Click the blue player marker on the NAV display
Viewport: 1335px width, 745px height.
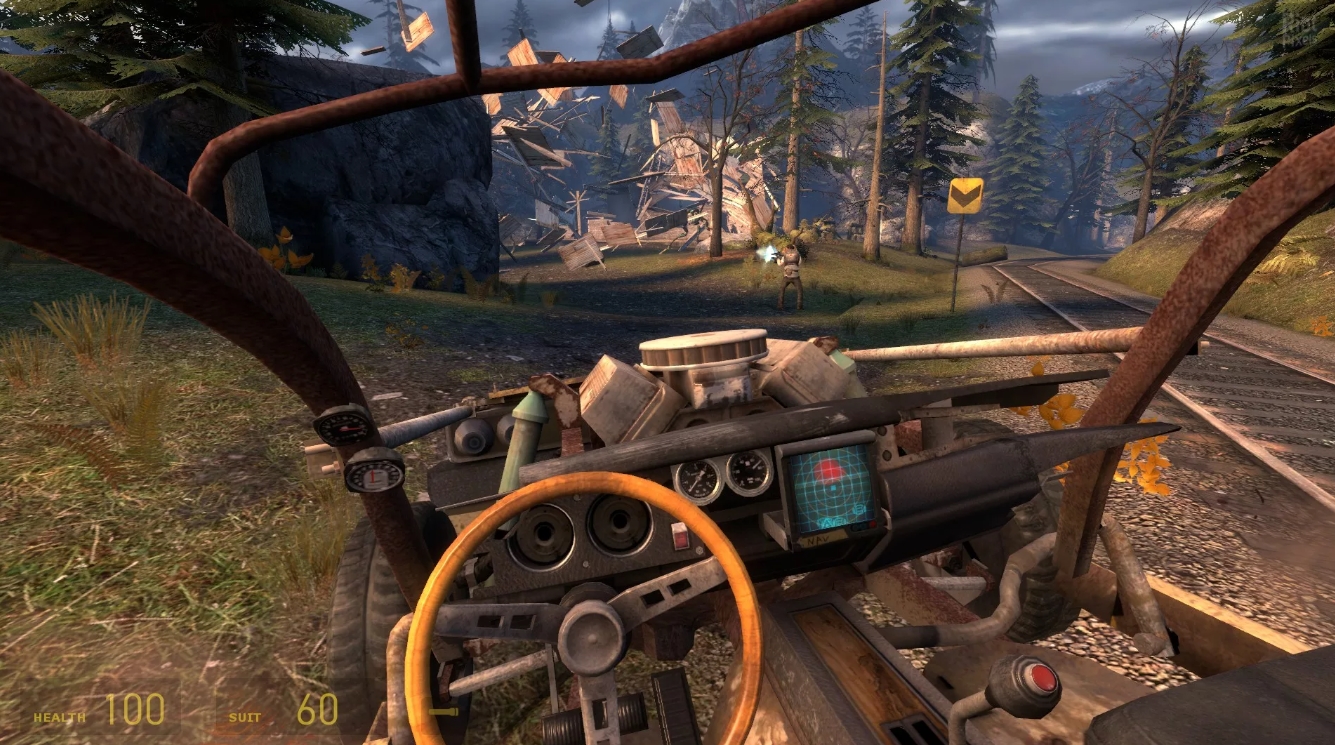click(833, 488)
